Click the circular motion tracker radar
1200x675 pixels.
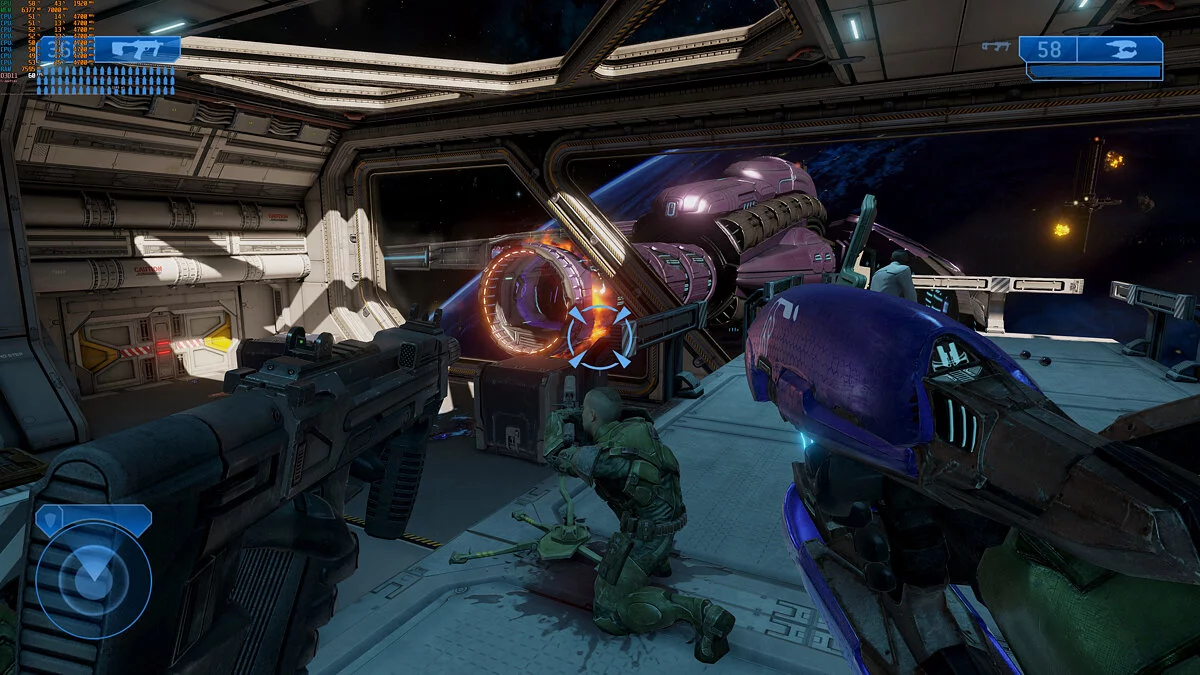coord(93,579)
